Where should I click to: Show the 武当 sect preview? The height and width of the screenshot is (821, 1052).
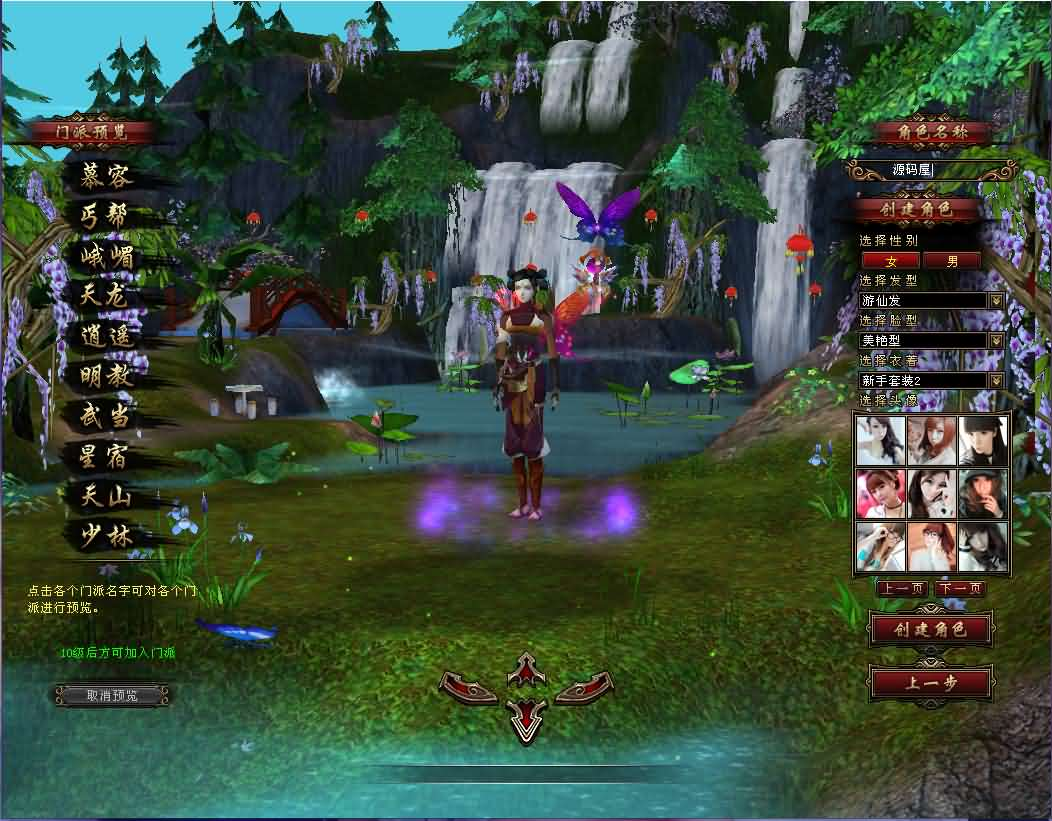[106, 416]
